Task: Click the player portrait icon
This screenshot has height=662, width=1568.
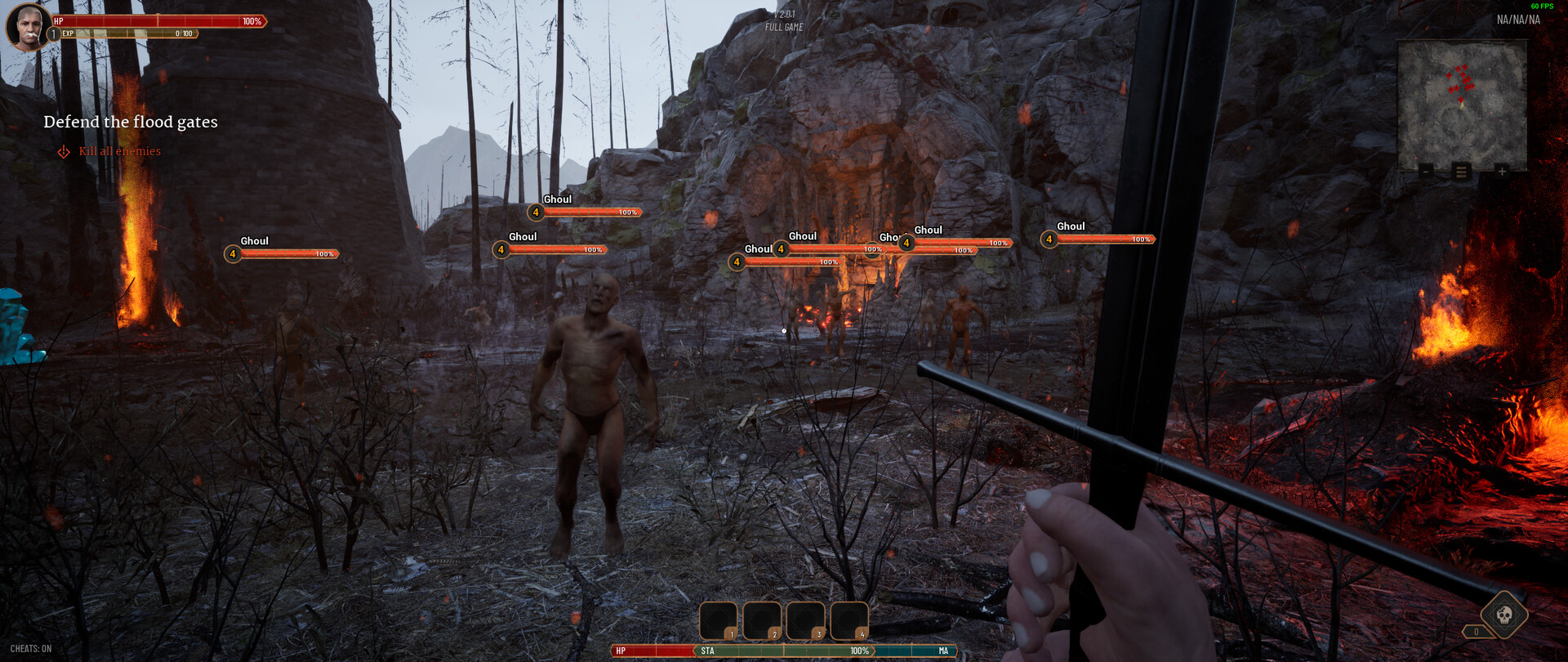Action: click(x=26, y=26)
